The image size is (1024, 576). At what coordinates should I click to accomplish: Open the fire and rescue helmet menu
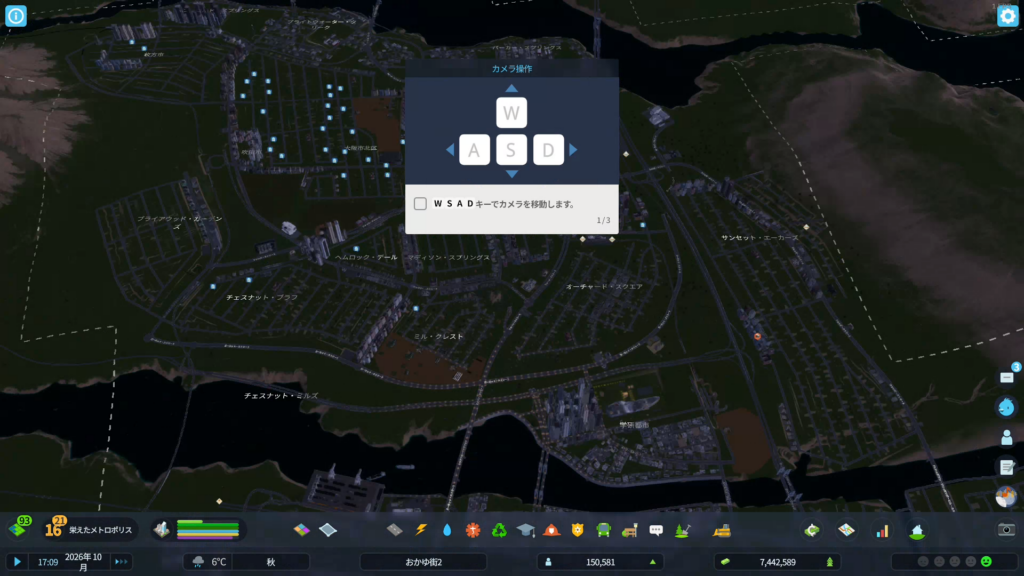point(551,529)
